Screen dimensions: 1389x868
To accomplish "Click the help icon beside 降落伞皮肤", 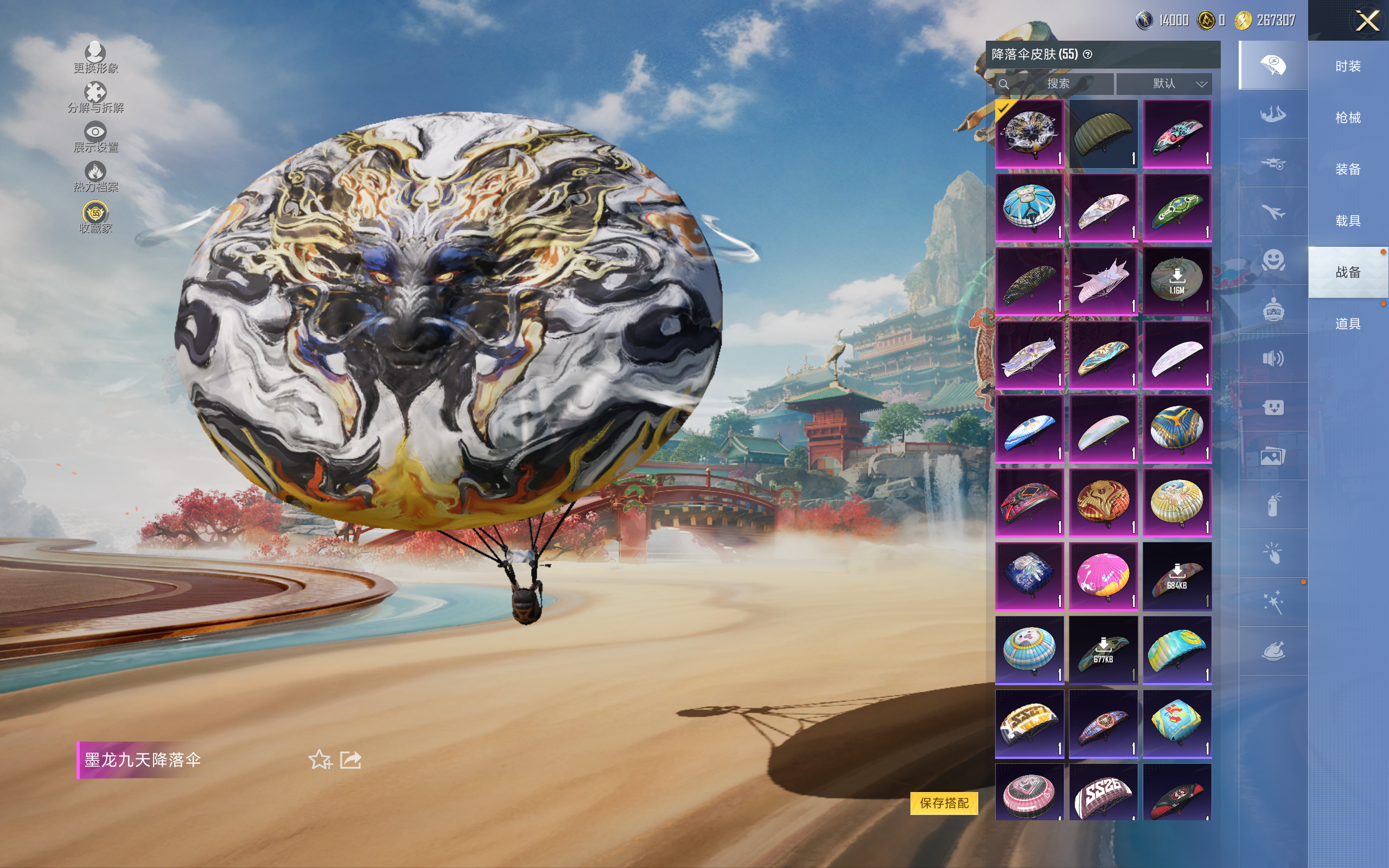I will [1087, 55].
